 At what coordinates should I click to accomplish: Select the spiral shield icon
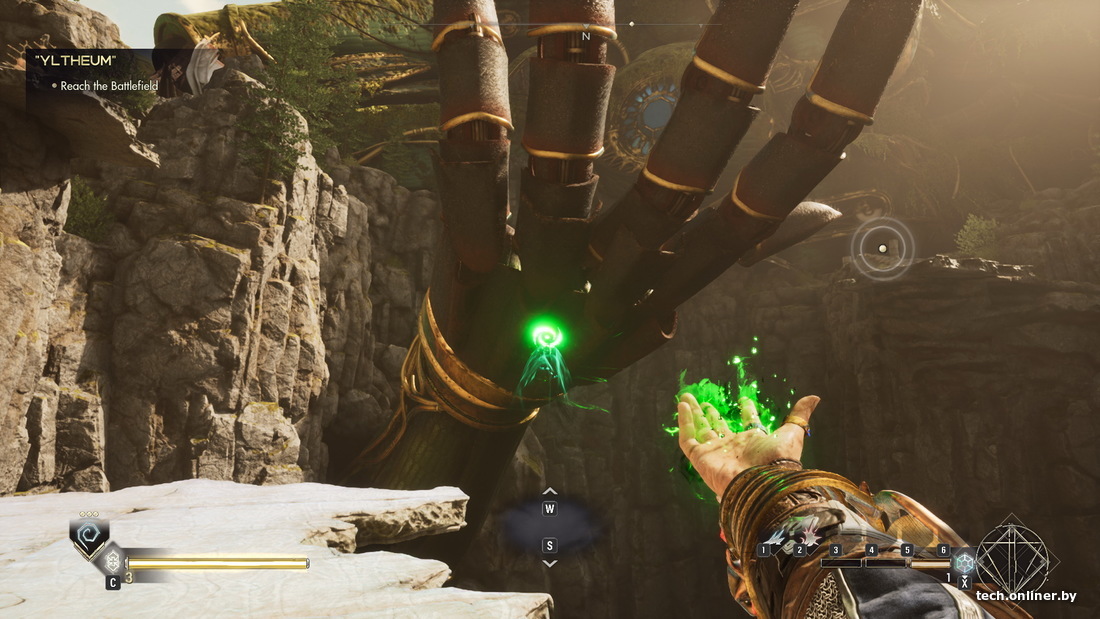89,537
